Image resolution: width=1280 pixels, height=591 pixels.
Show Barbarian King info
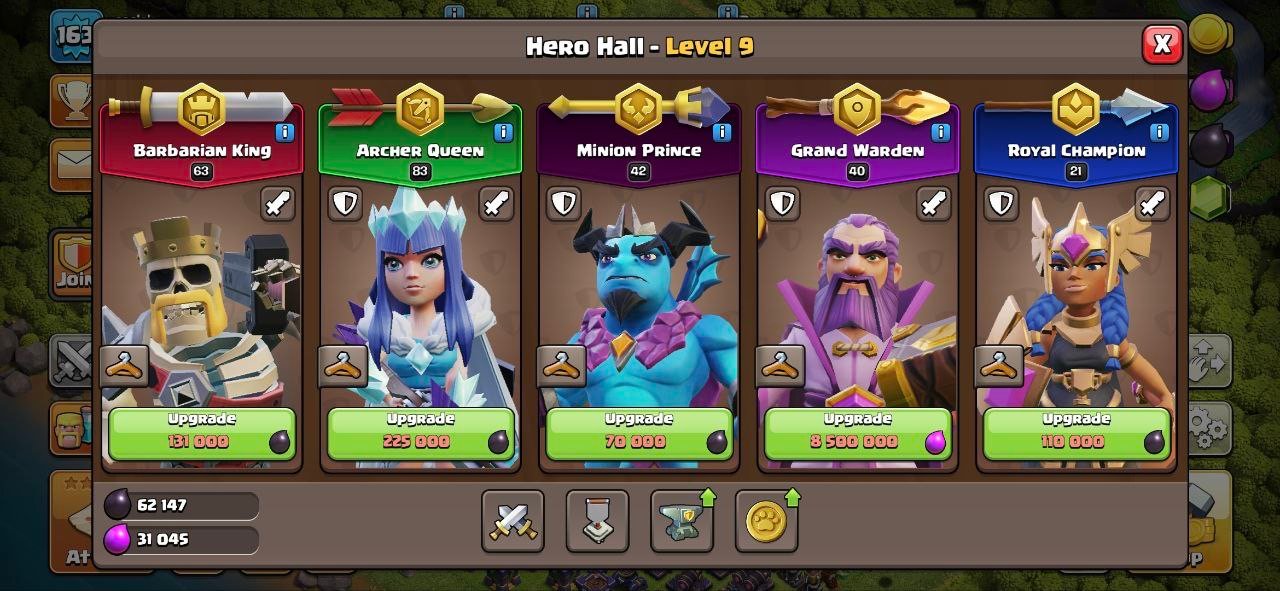[x=285, y=132]
